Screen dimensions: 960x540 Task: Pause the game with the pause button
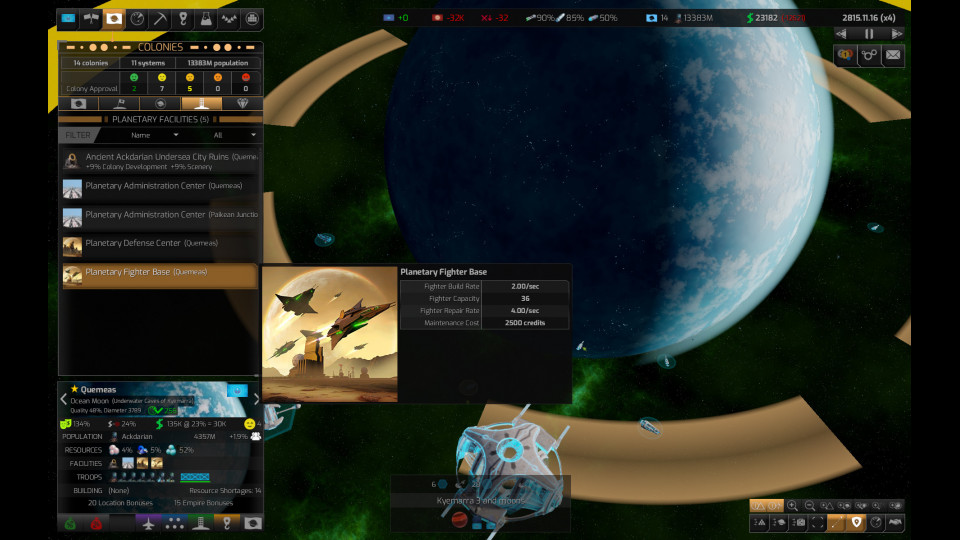coord(869,34)
